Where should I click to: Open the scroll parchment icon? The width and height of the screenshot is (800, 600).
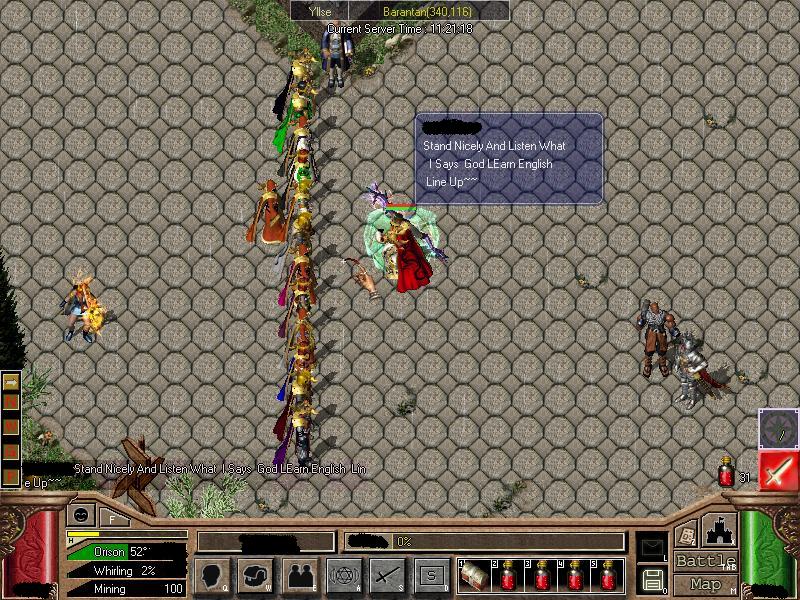pyautogui.click(x=686, y=534)
